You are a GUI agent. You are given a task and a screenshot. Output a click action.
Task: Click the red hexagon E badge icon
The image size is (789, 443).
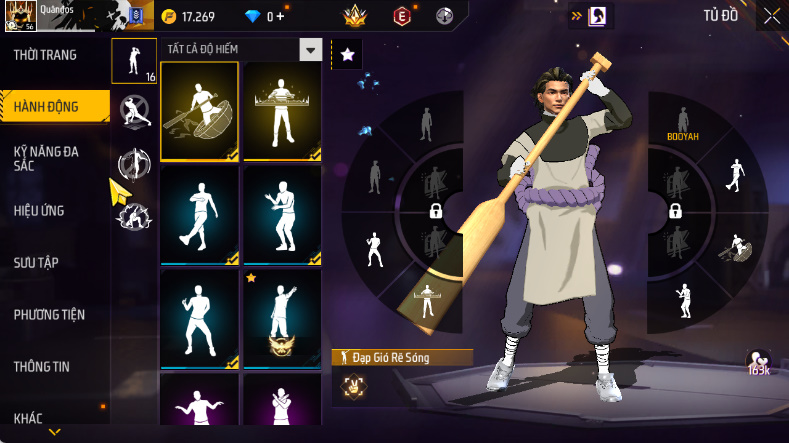point(402,16)
